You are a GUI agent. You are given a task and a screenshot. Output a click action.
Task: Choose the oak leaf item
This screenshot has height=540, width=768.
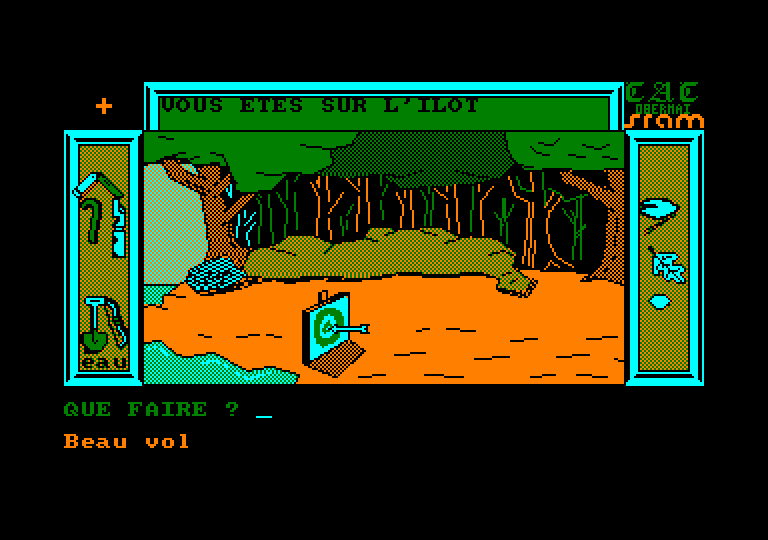pos(665,266)
